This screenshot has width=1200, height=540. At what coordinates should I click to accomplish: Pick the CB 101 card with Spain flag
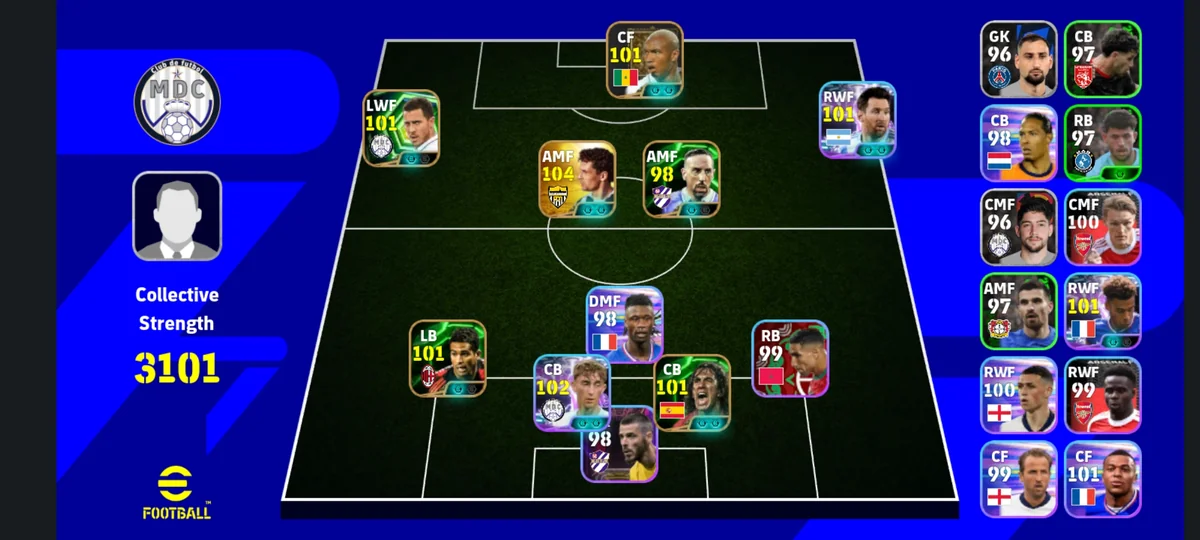pyautogui.click(x=692, y=392)
